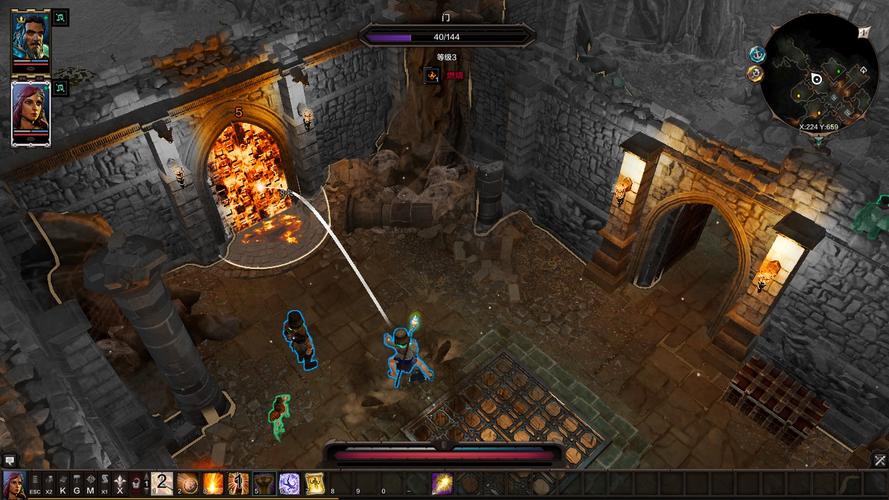The width and height of the screenshot is (889, 500).
Task: Click the blue anchor icon beside minimap
Action: tap(755, 55)
